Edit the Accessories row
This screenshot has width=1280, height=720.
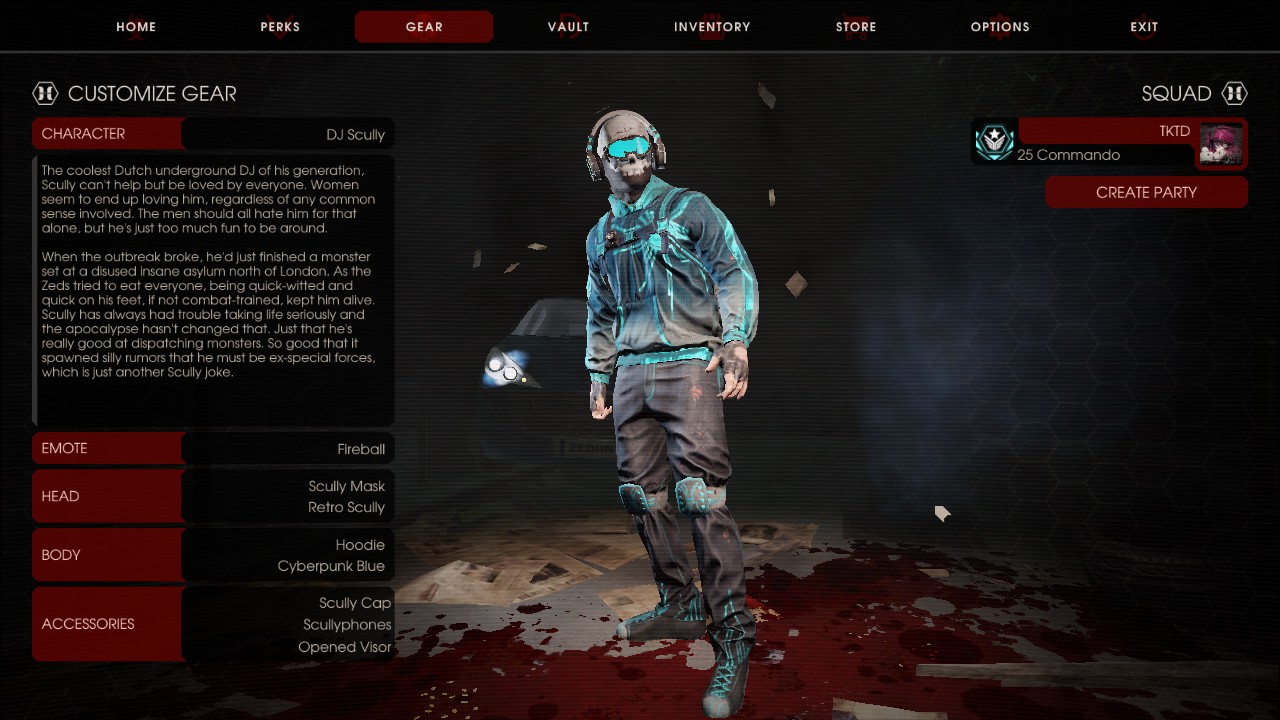click(x=213, y=624)
